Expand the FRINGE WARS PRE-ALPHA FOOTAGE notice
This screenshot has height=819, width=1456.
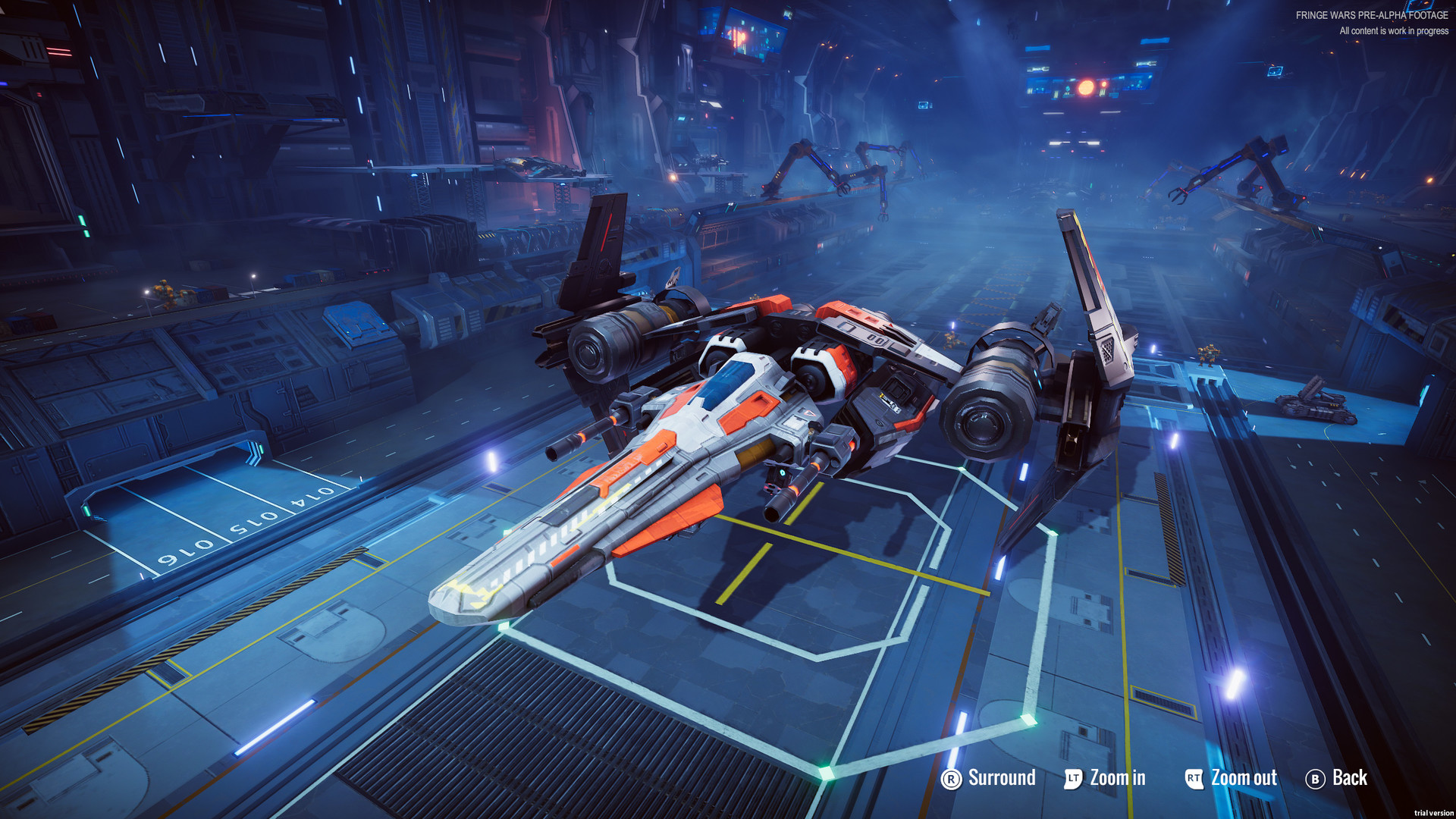(x=1373, y=14)
